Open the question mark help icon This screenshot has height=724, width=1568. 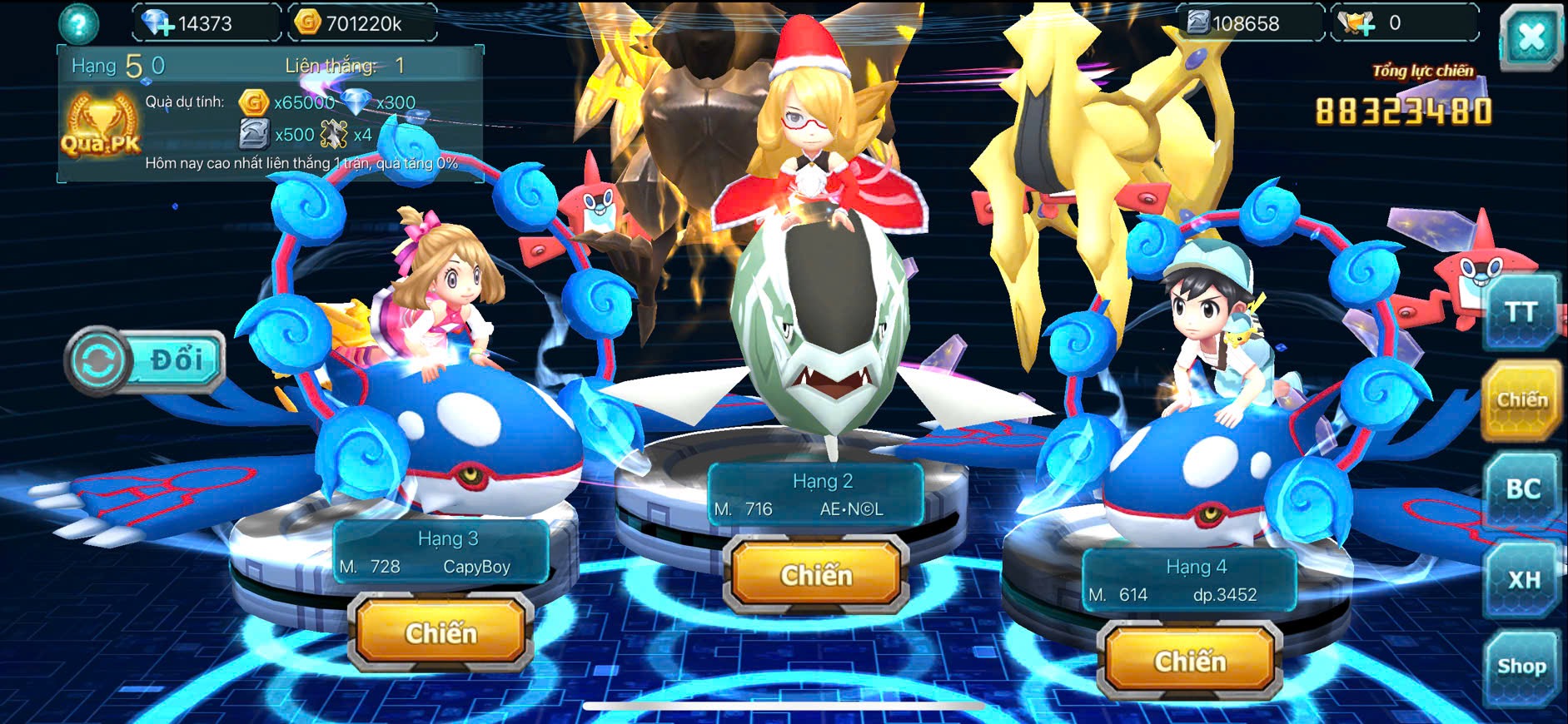(78, 24)
